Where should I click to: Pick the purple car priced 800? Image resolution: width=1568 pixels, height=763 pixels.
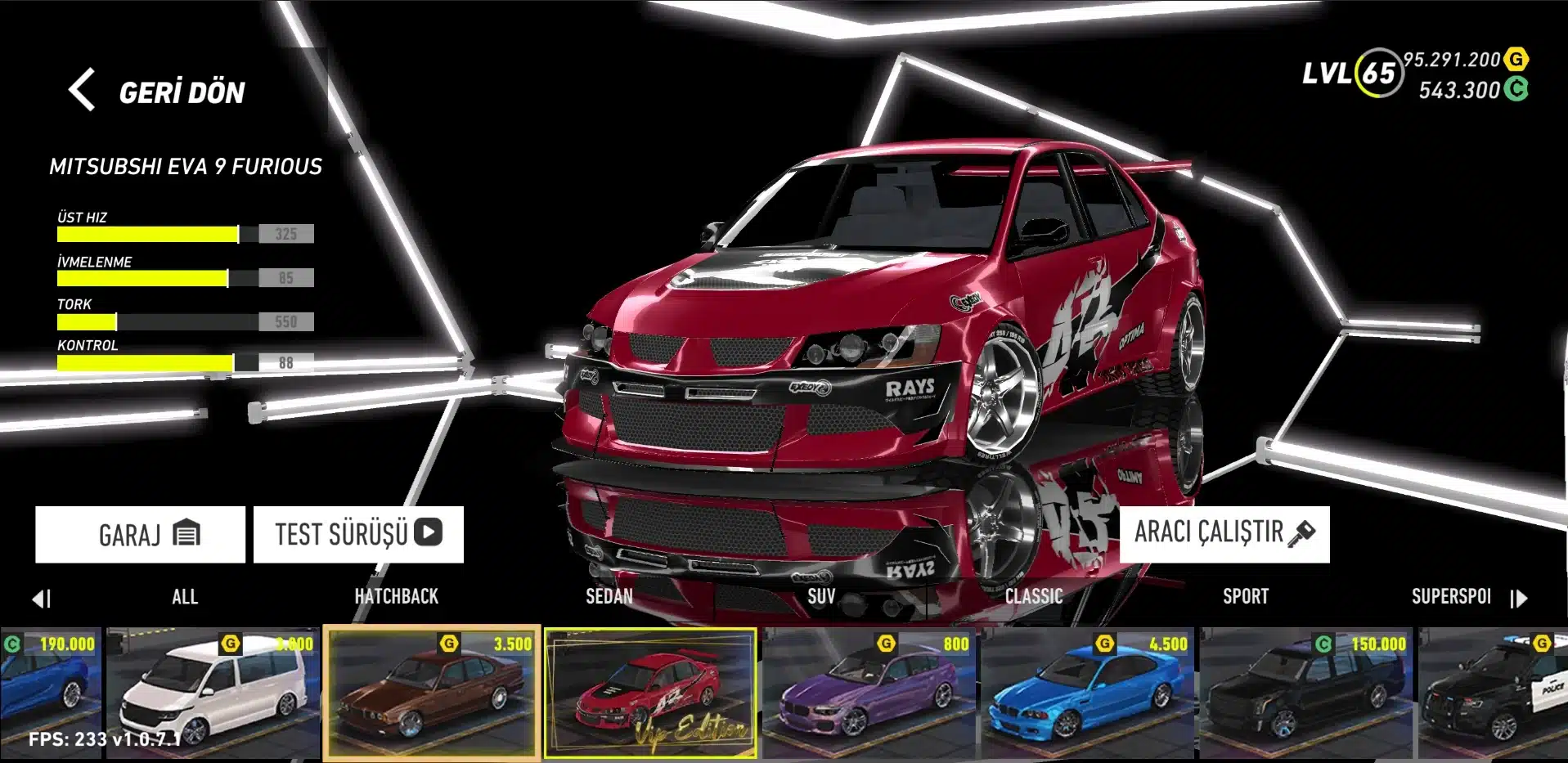tap(869, 693)
